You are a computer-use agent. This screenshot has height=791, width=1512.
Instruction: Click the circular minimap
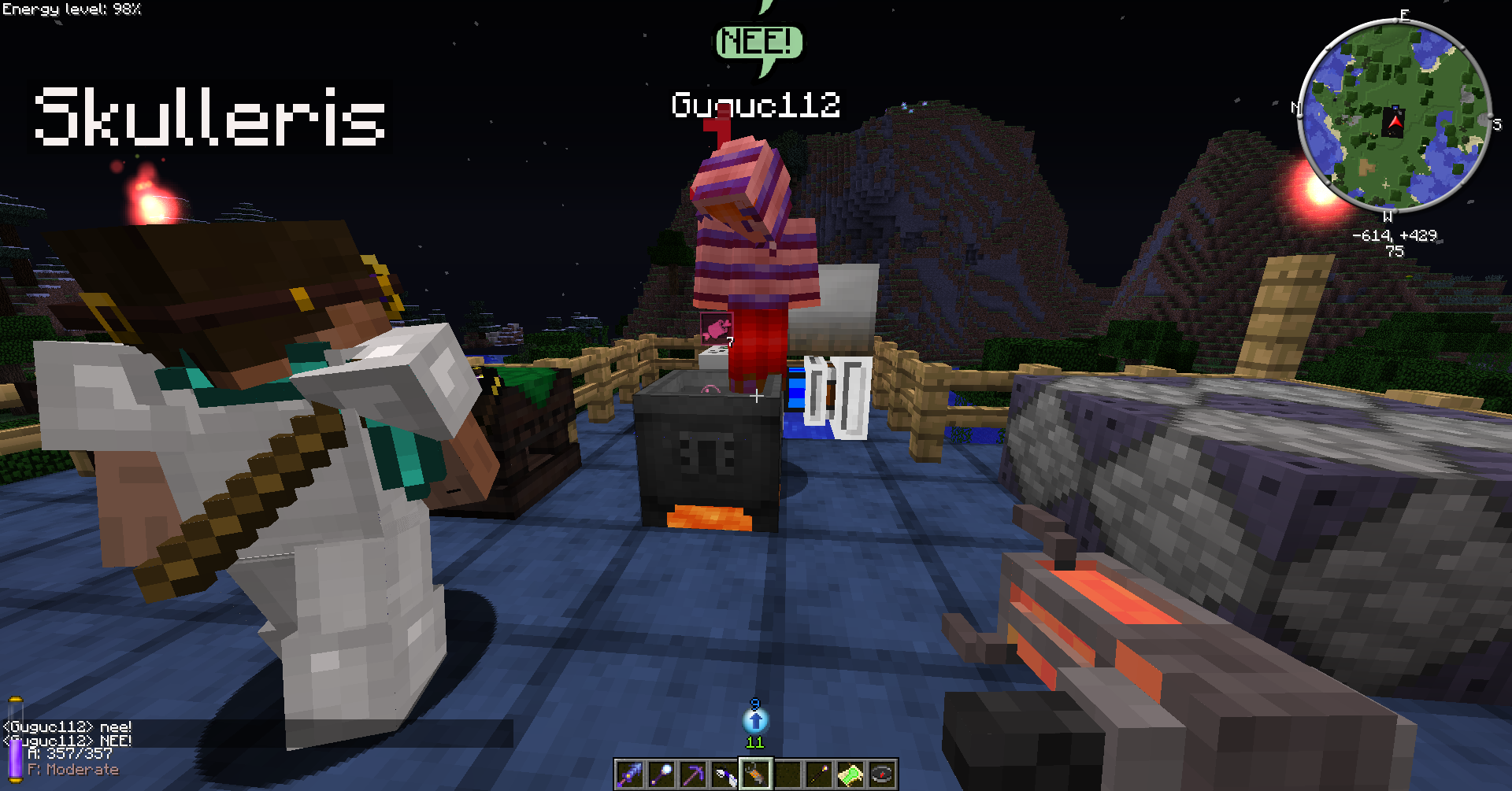pos(1394,116)
